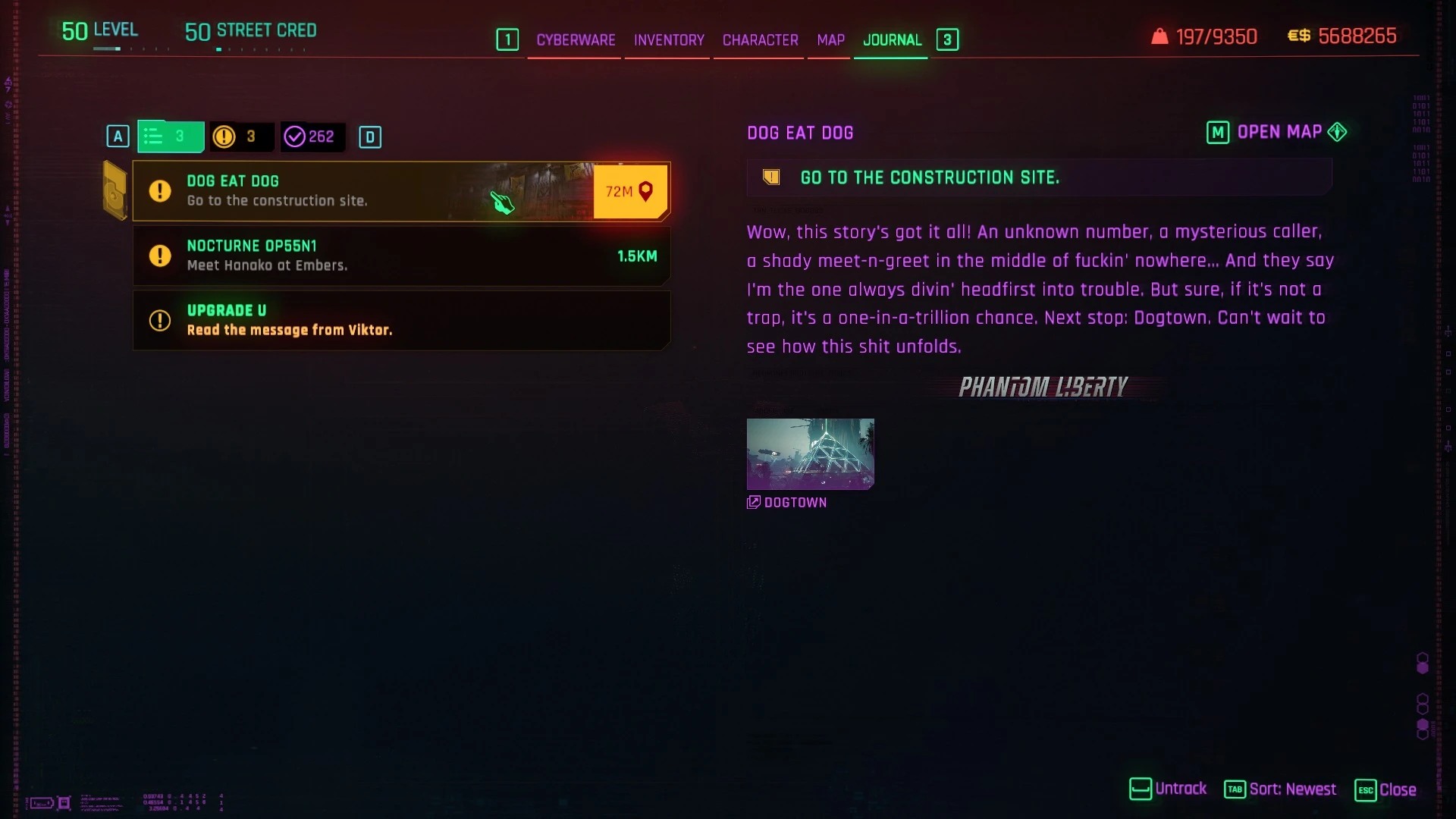Open the Map tab
This screenshot has height=819, width=1456.
pyautogui.click(x=830, y=40)
